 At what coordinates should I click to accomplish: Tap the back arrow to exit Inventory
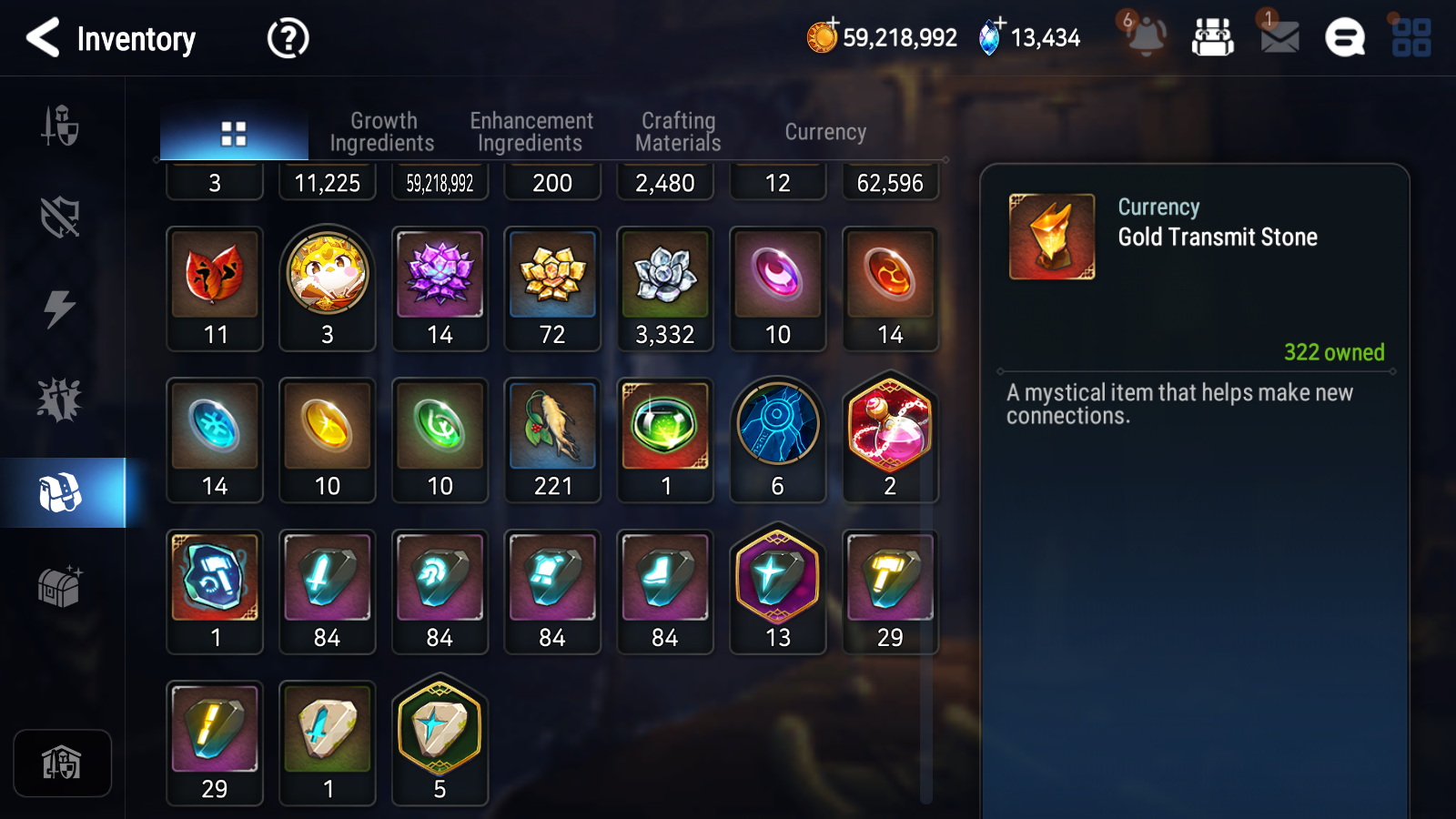point(44,38)
